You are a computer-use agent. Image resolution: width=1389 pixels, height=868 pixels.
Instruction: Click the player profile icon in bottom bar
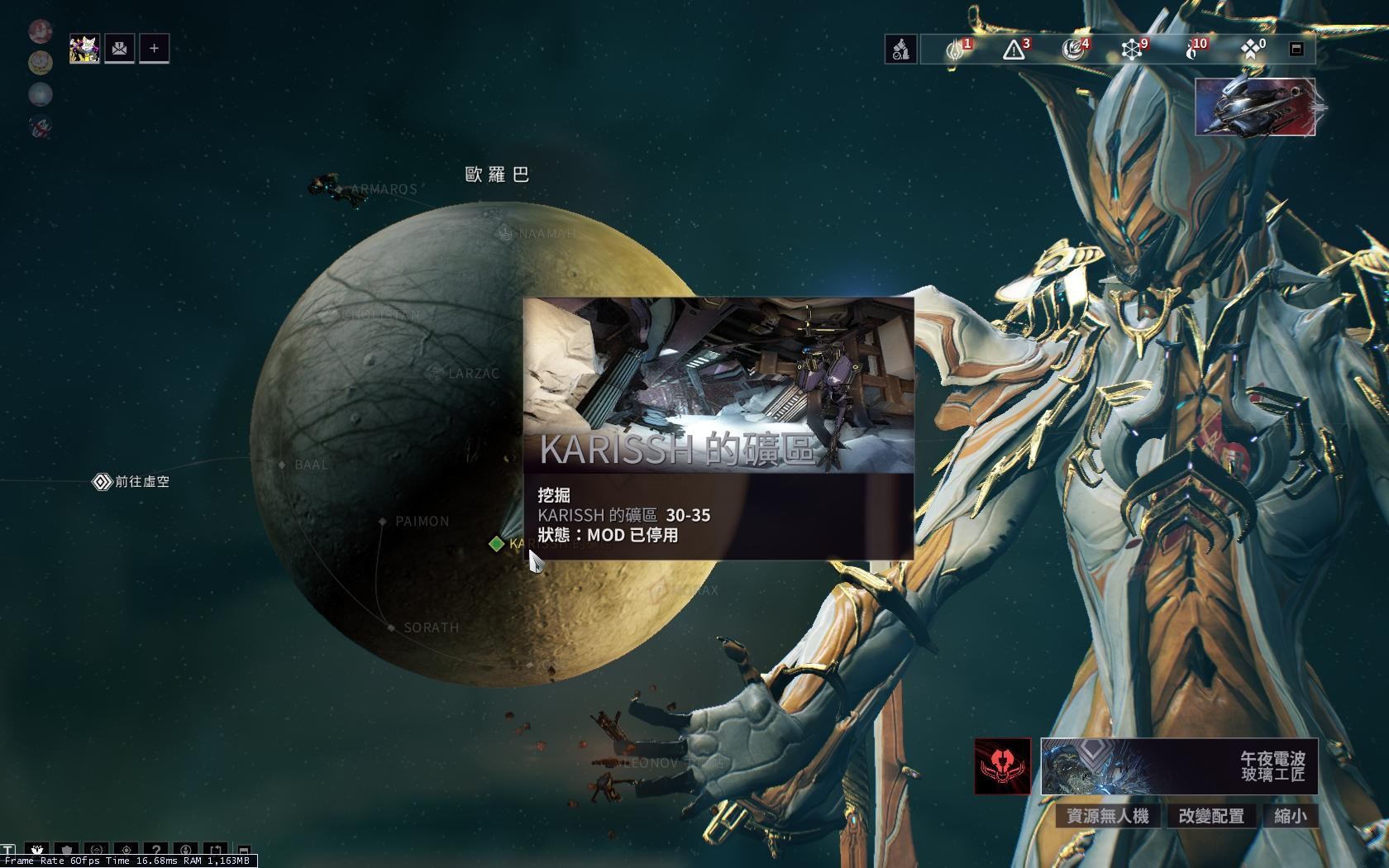(x=187, y=850)
